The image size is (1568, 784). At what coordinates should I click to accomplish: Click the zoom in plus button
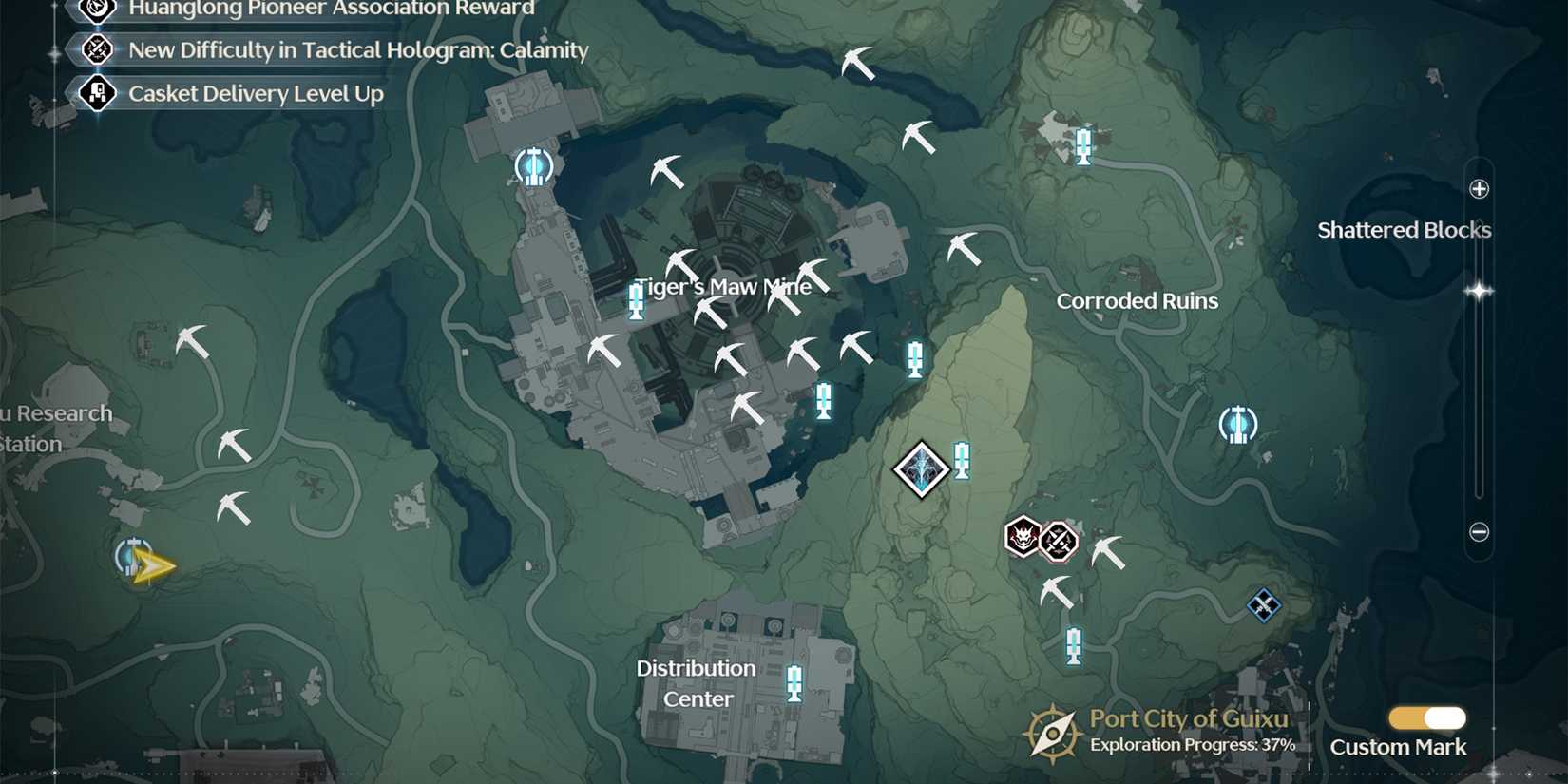1480,188
